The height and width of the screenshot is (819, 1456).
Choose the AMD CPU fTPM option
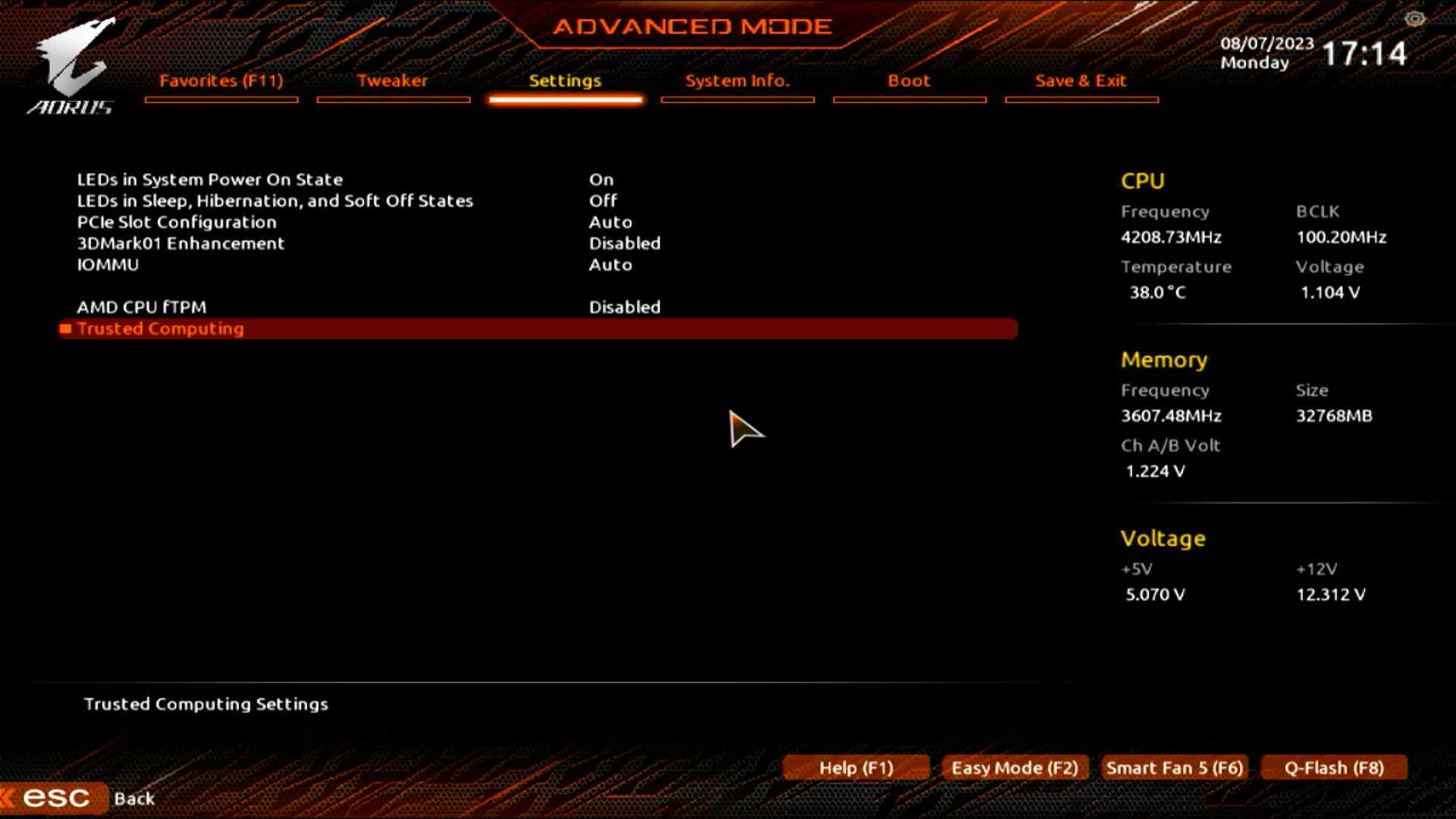pos(142,307)
